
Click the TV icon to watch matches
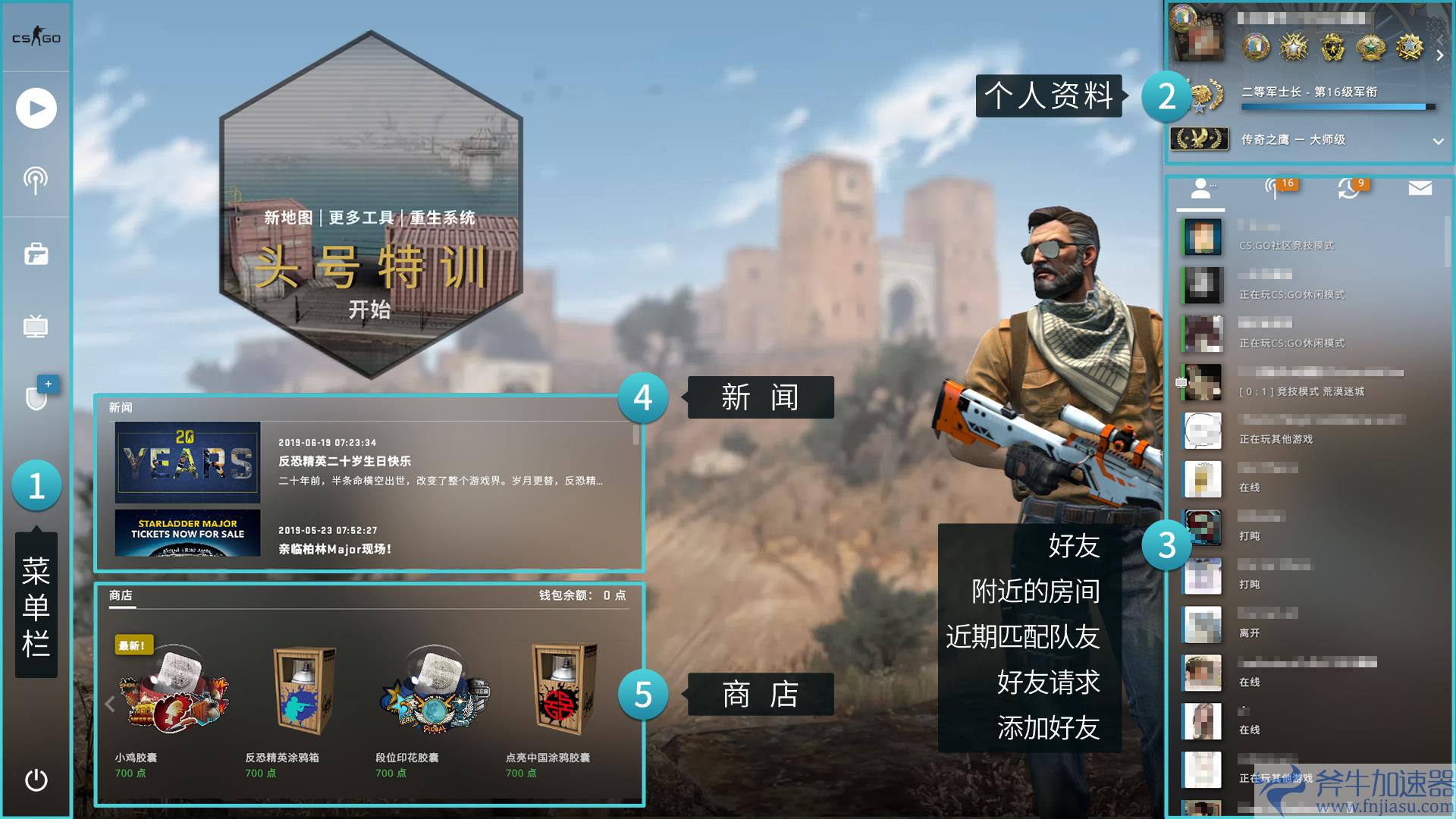36,326
